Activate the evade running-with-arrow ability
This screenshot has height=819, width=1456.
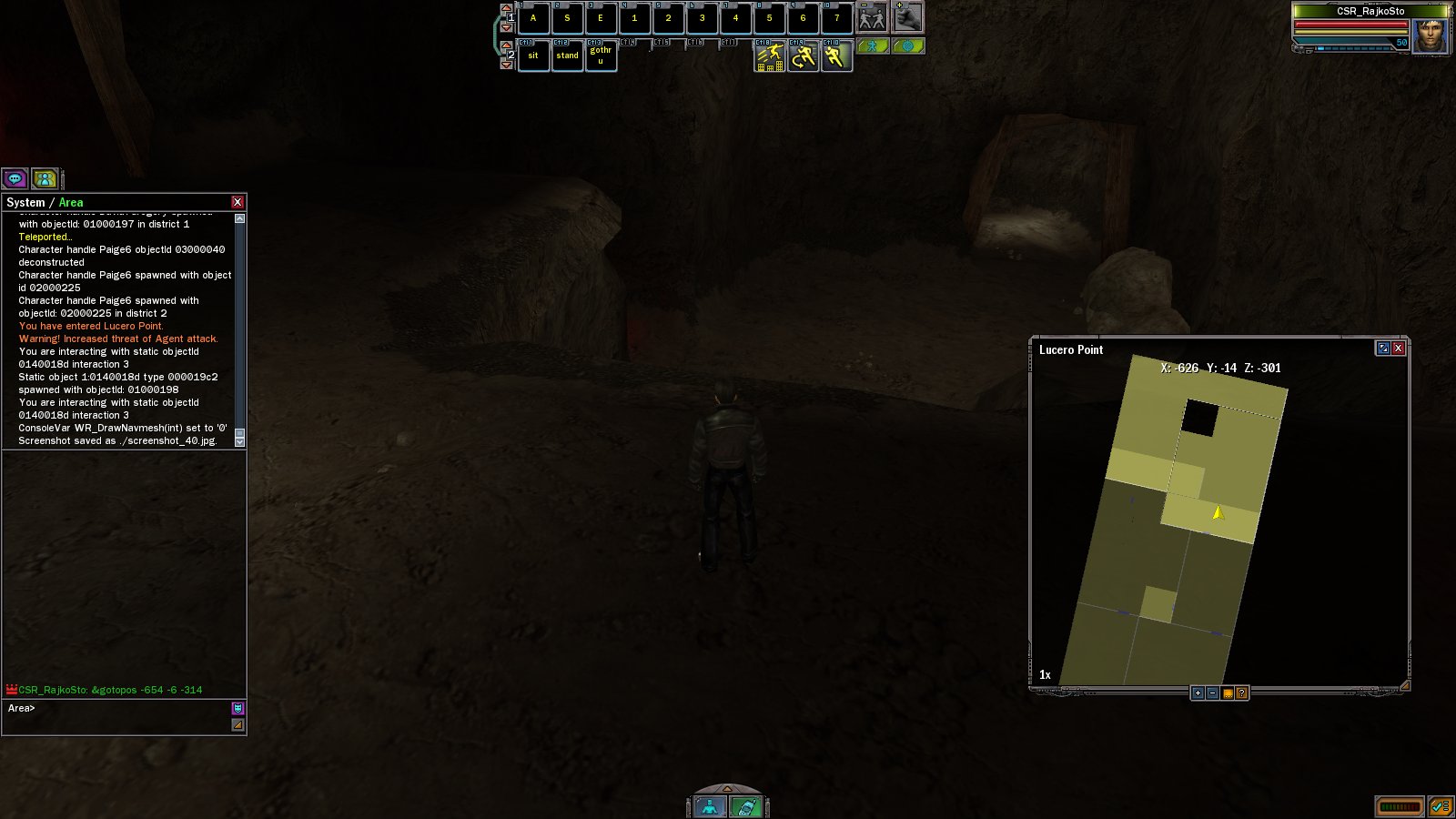click(x=803, y=56)
